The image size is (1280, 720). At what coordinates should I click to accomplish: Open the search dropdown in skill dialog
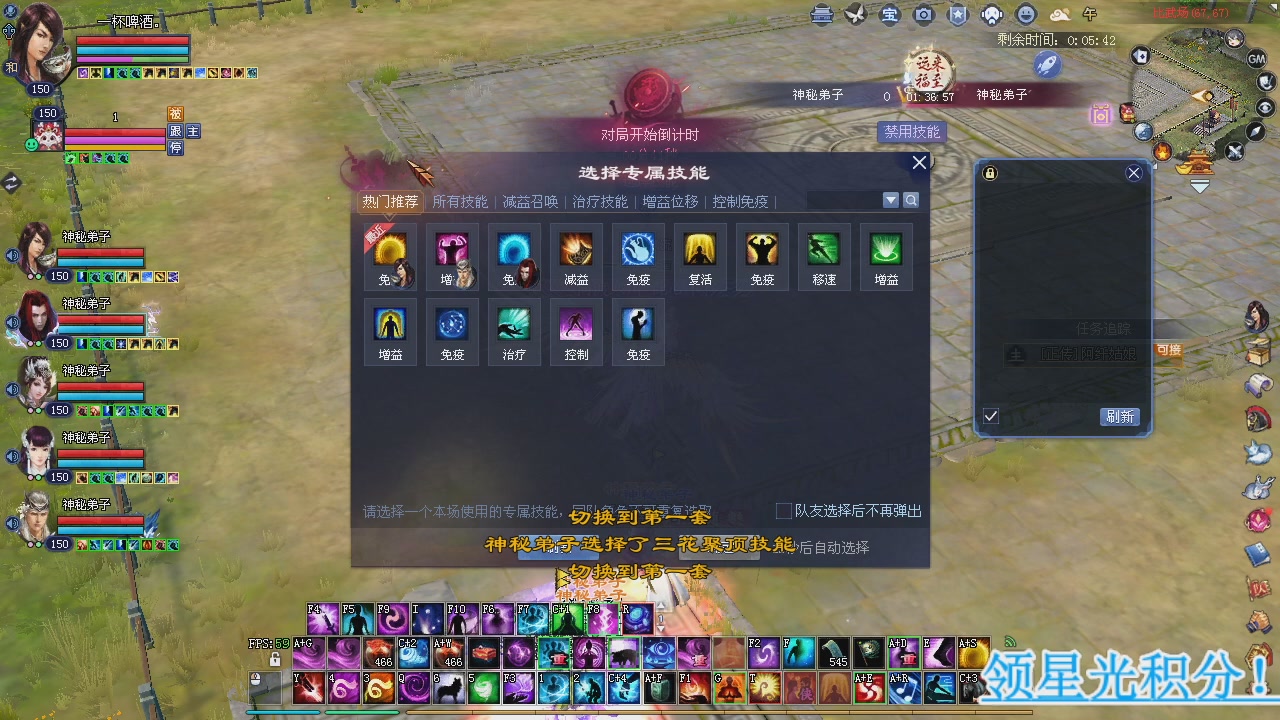[x=889, y=200]
